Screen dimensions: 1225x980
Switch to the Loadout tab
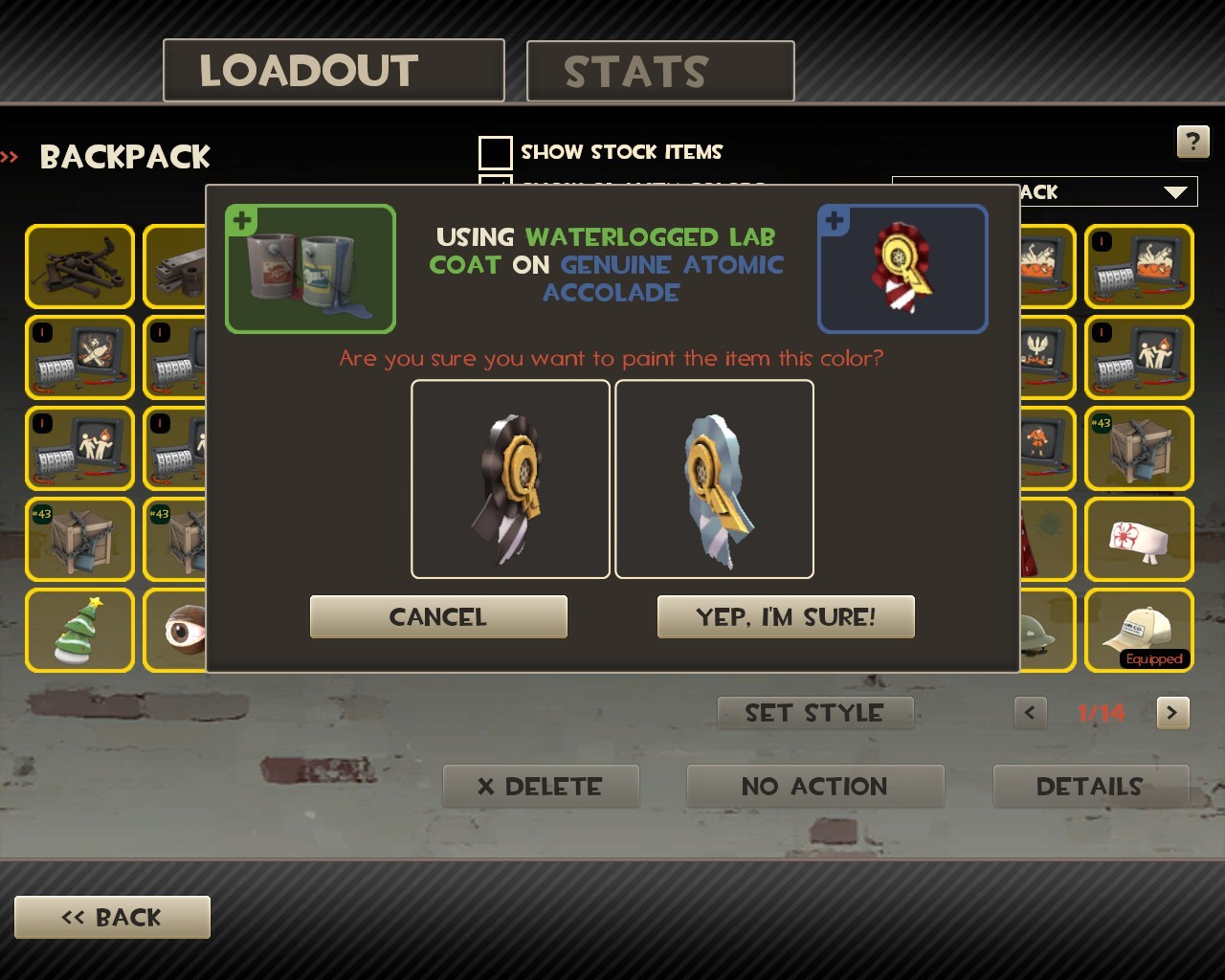coord(333,71)
